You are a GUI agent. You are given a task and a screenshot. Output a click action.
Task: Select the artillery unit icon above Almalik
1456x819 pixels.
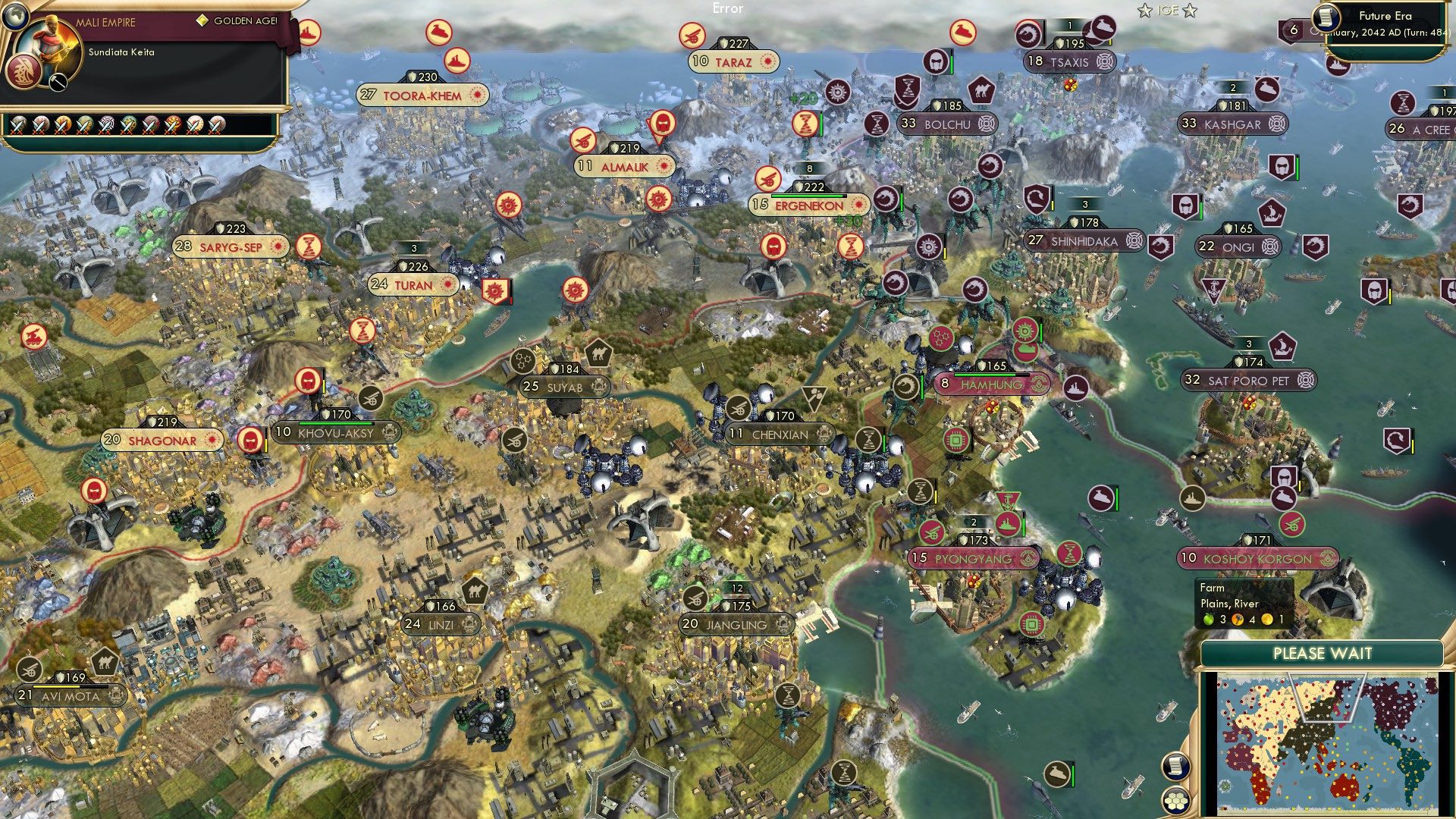584,142
